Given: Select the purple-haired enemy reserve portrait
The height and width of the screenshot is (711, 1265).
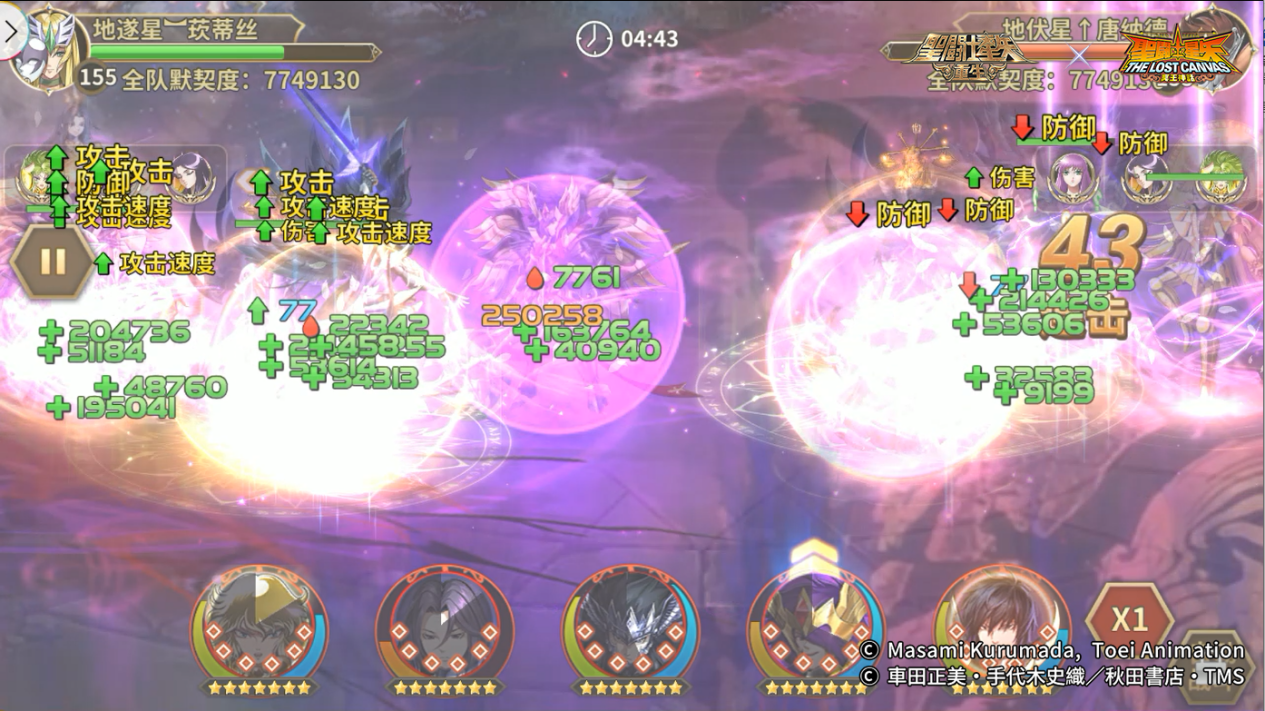Looking at the screenshot, I should pos(1072,178).
